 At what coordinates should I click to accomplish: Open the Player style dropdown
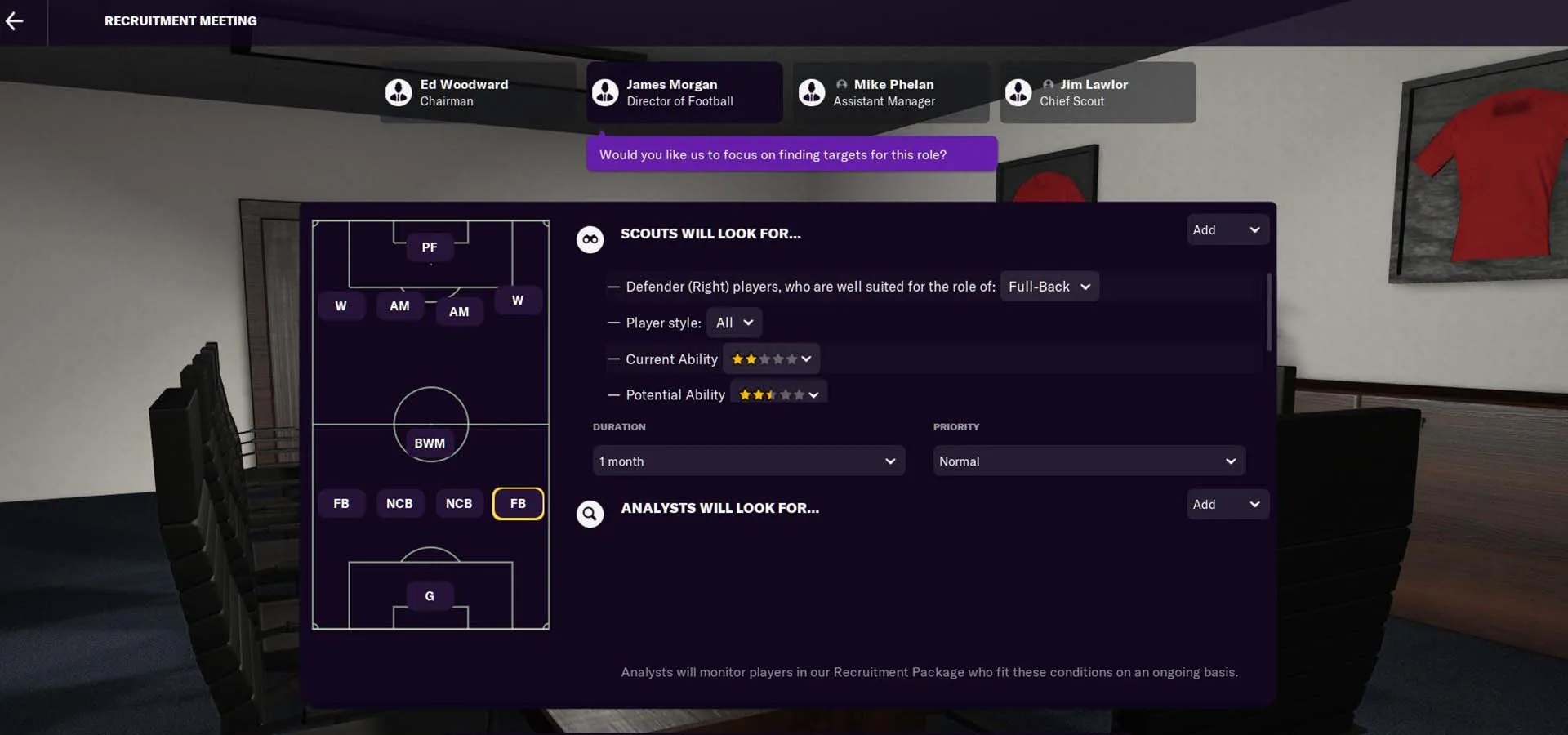(x=733, y=322)
